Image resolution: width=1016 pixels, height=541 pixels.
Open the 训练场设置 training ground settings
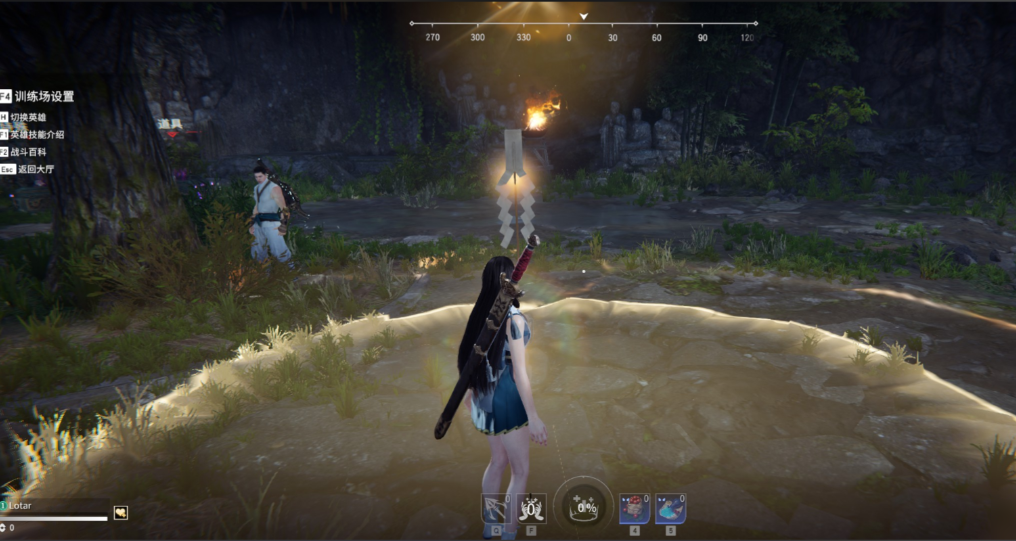pyautogui.click(x=44, y=97)
